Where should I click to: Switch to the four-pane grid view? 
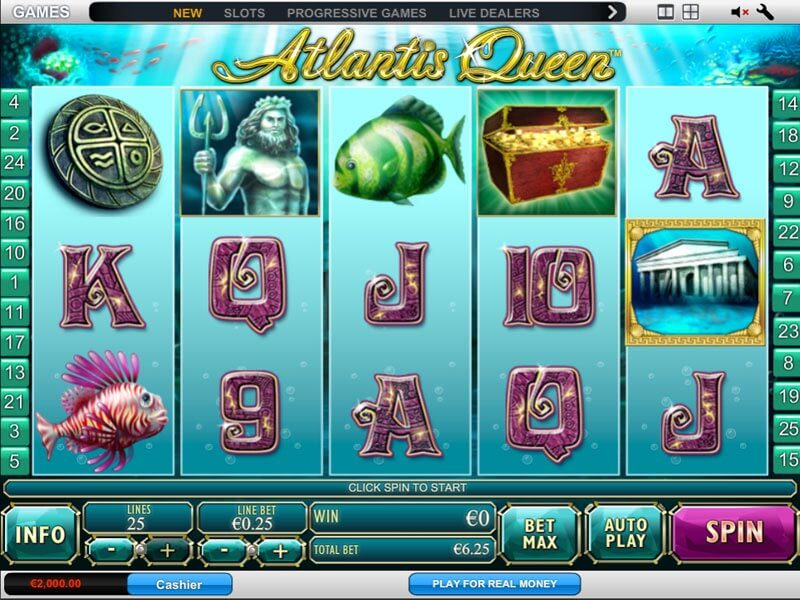click(690, 13)
